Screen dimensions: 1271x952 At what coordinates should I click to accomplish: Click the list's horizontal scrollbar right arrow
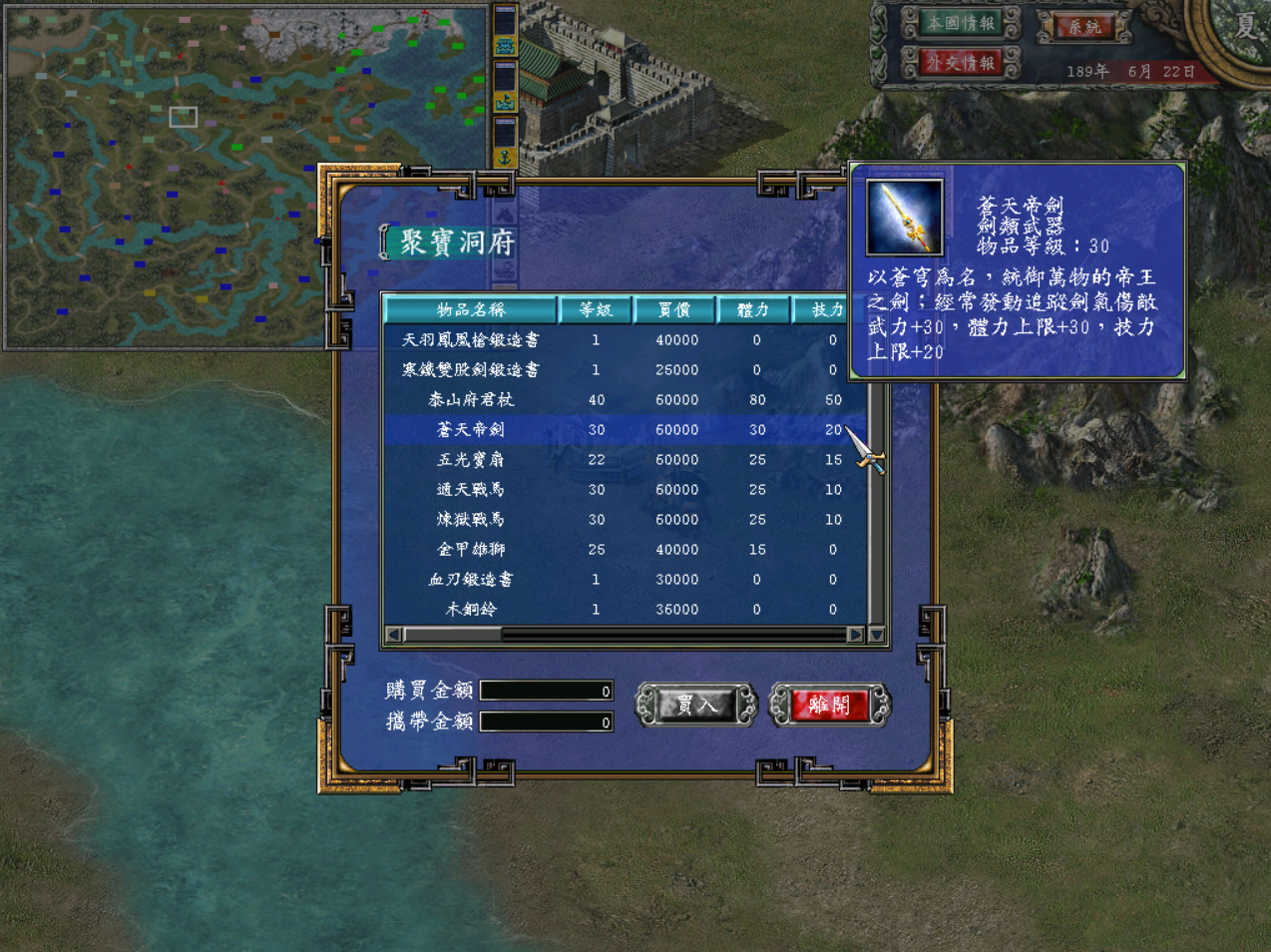coord(855,635)
